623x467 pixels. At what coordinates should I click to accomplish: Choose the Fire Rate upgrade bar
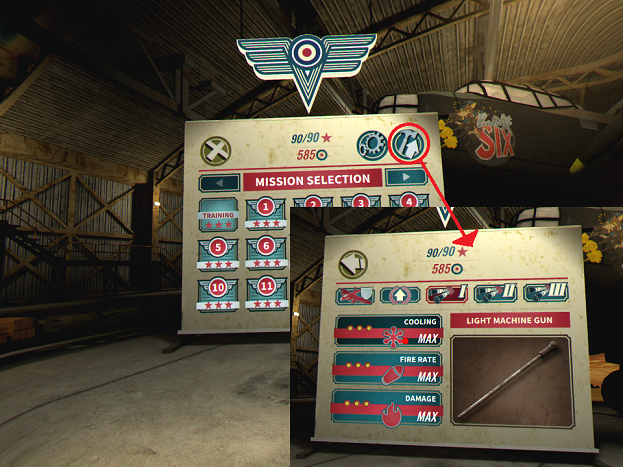pyautogui.click(x=388, y=370)
